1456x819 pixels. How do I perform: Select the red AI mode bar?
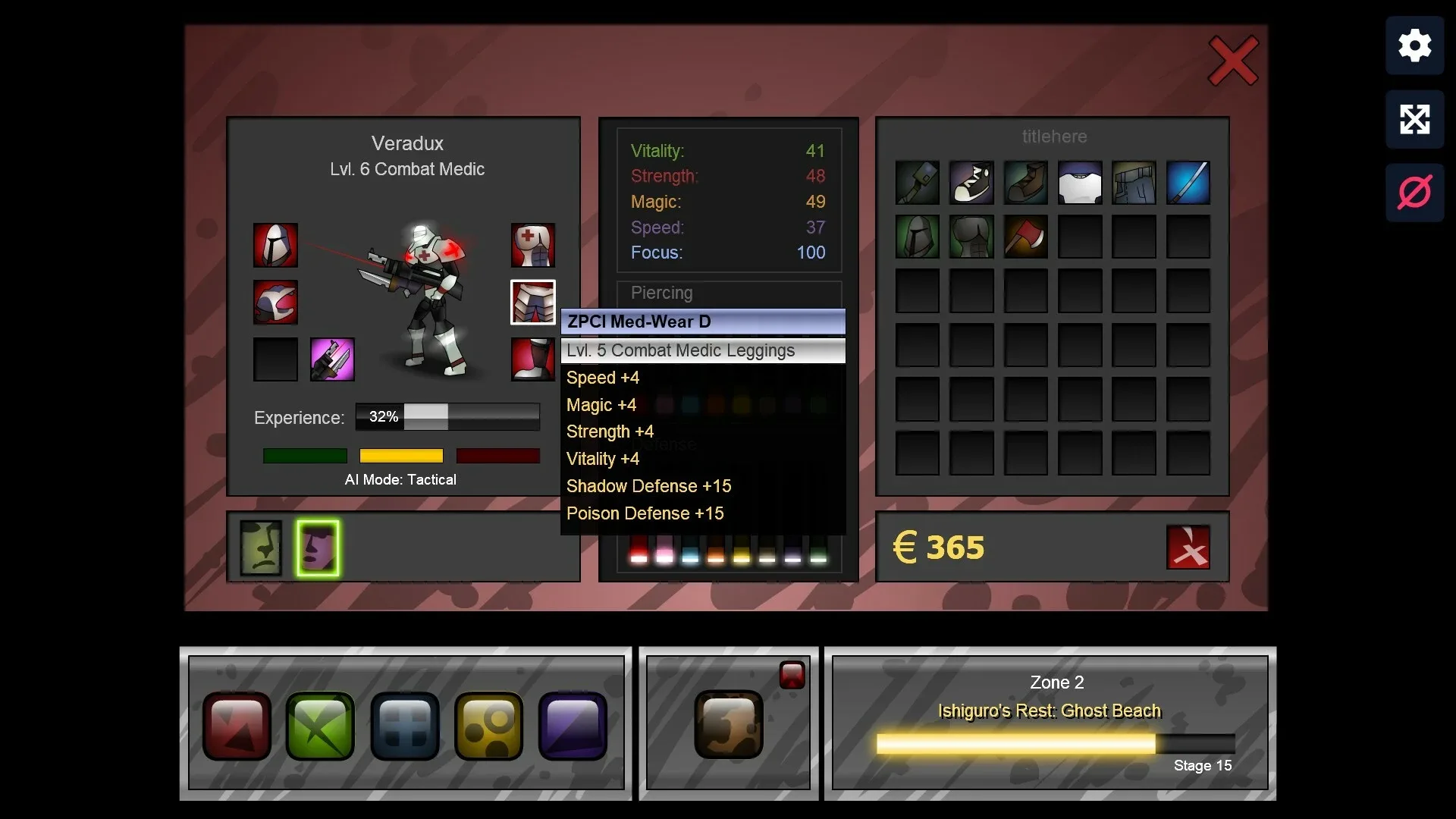[497, 456]
